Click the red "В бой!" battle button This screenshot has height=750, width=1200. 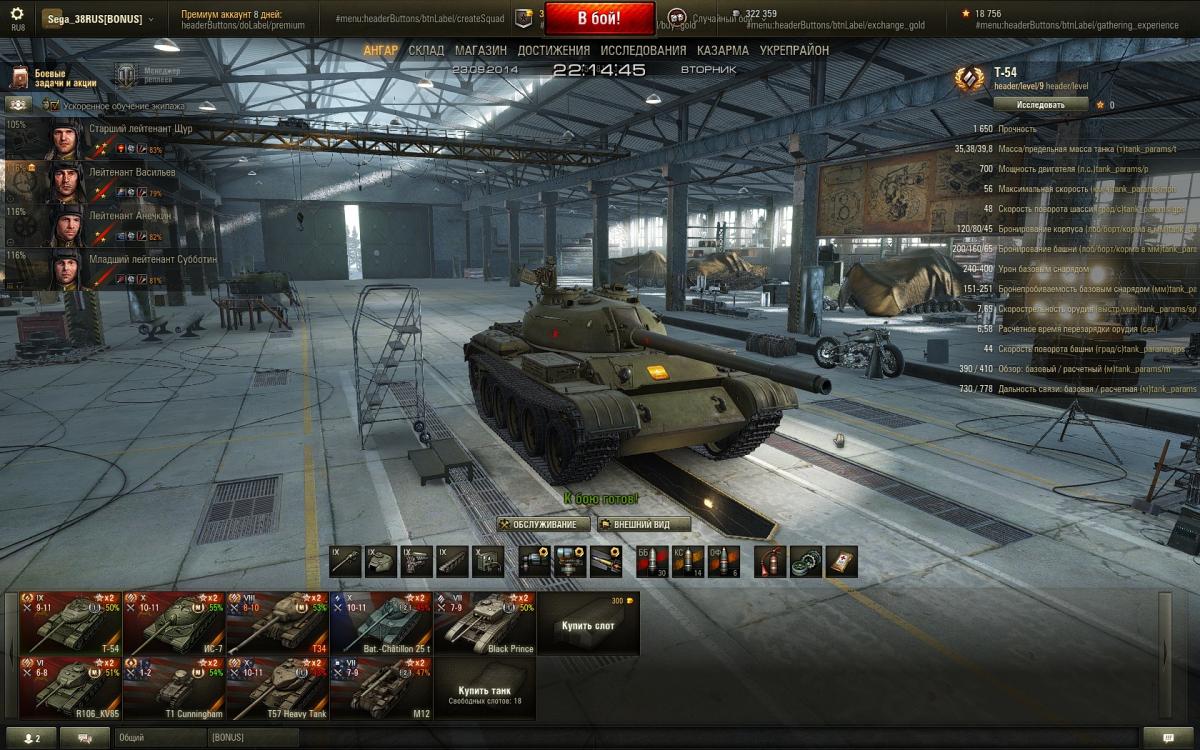coord(599,18)
